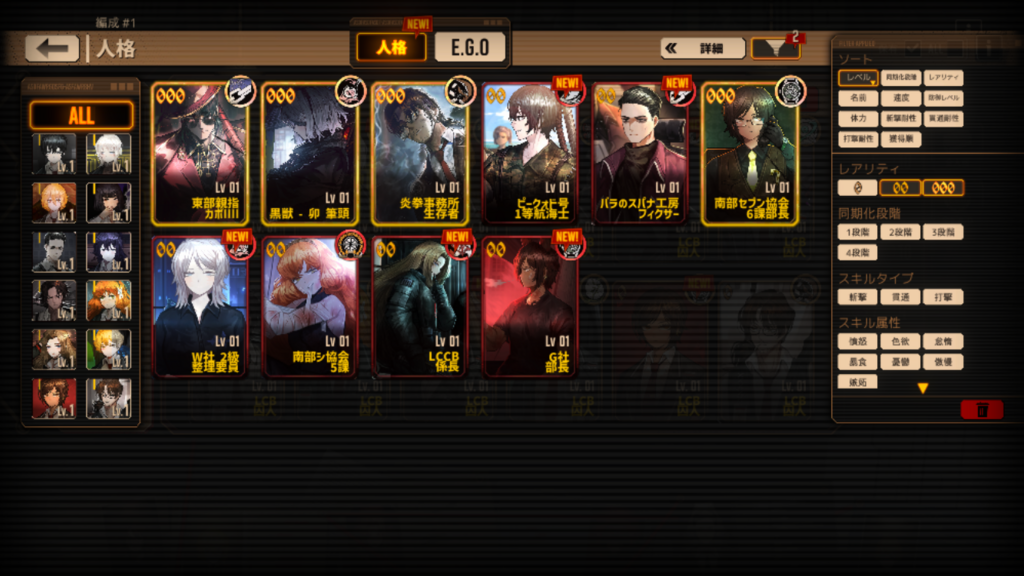The width and height of the screenshot is (1024, 576).
Task: Select the LCCB 係長 identity card
Action: click(420, 306)
